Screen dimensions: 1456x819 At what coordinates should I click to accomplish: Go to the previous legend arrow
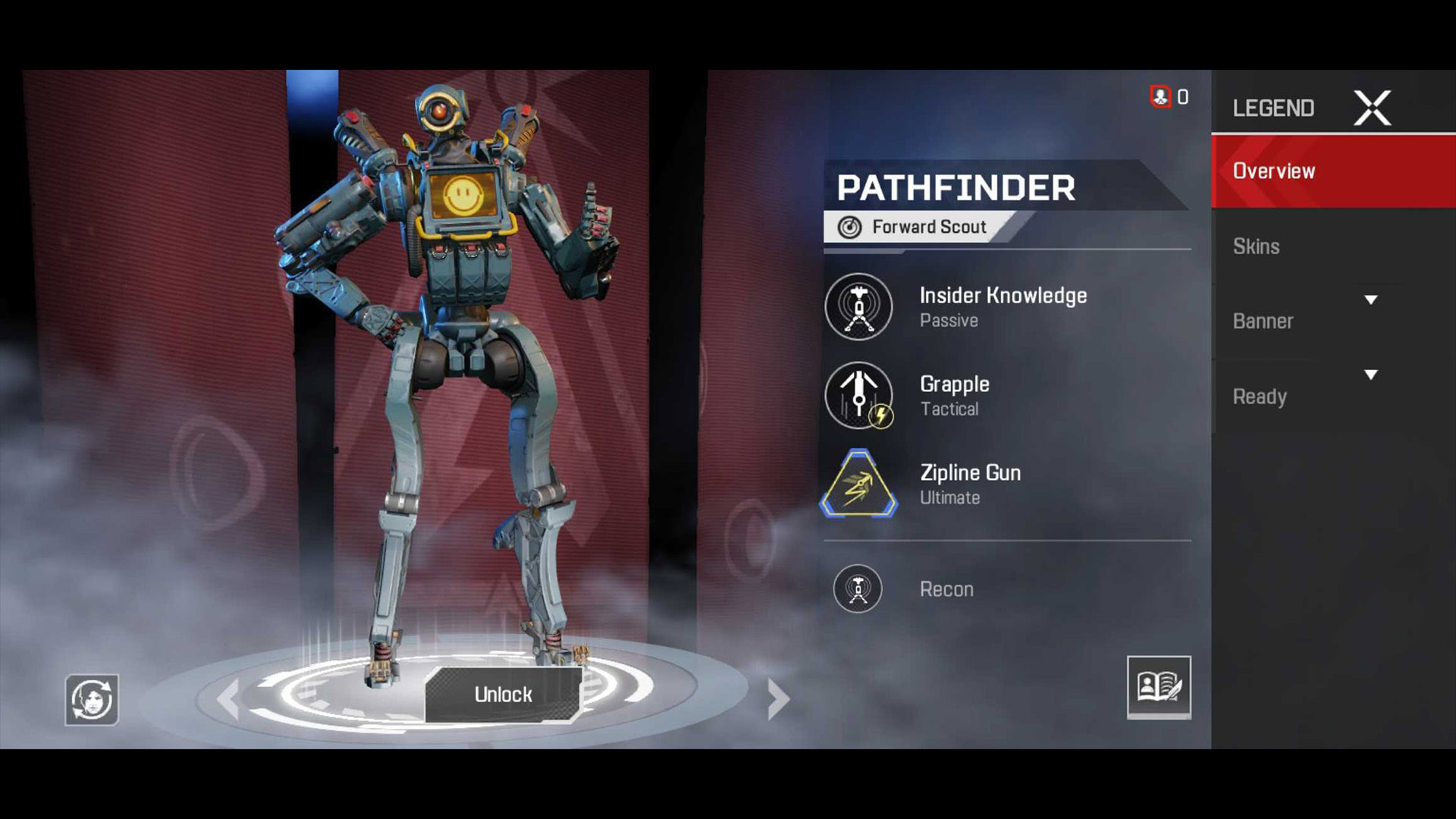229,698
